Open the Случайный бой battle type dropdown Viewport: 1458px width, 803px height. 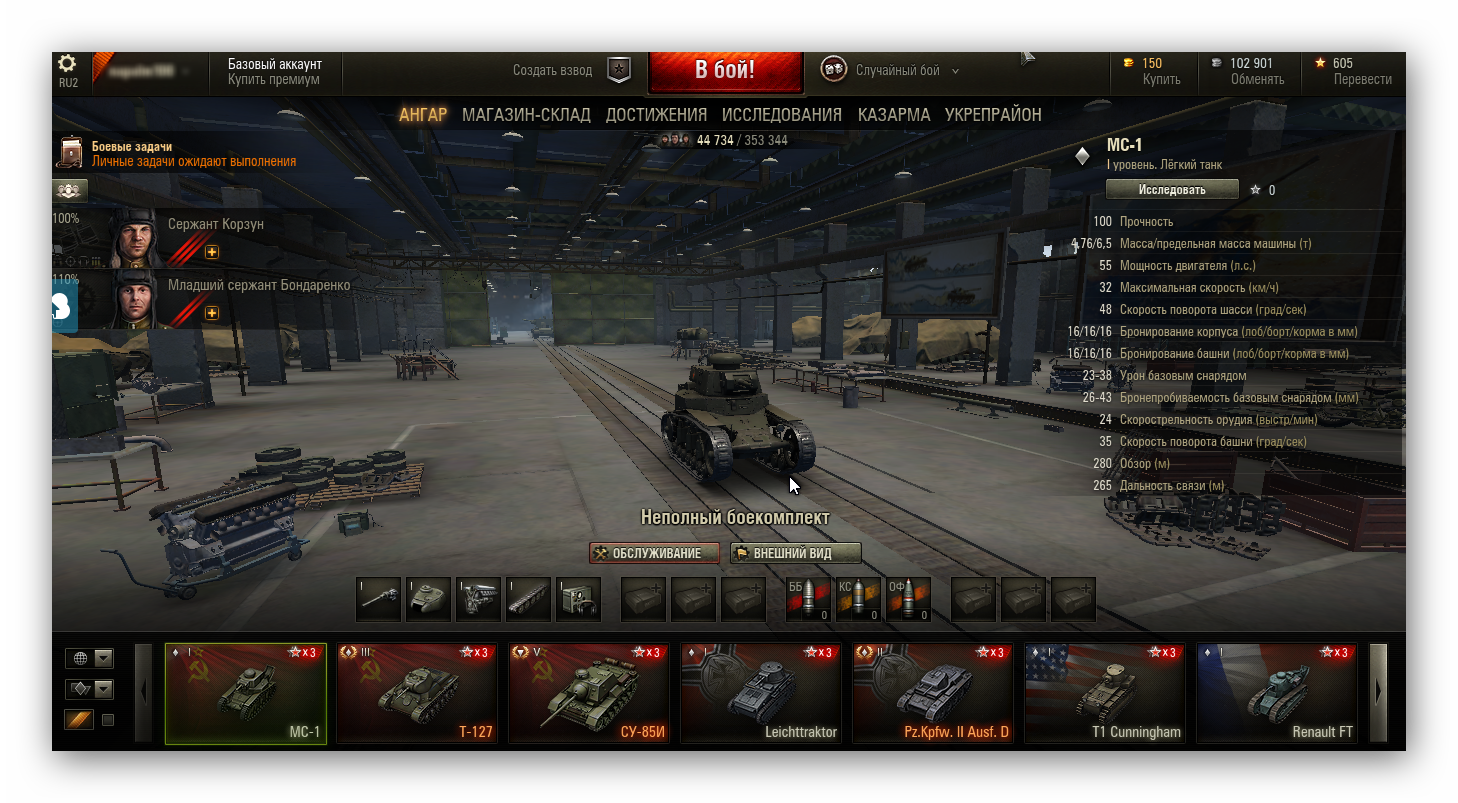[x=906, y=71]
